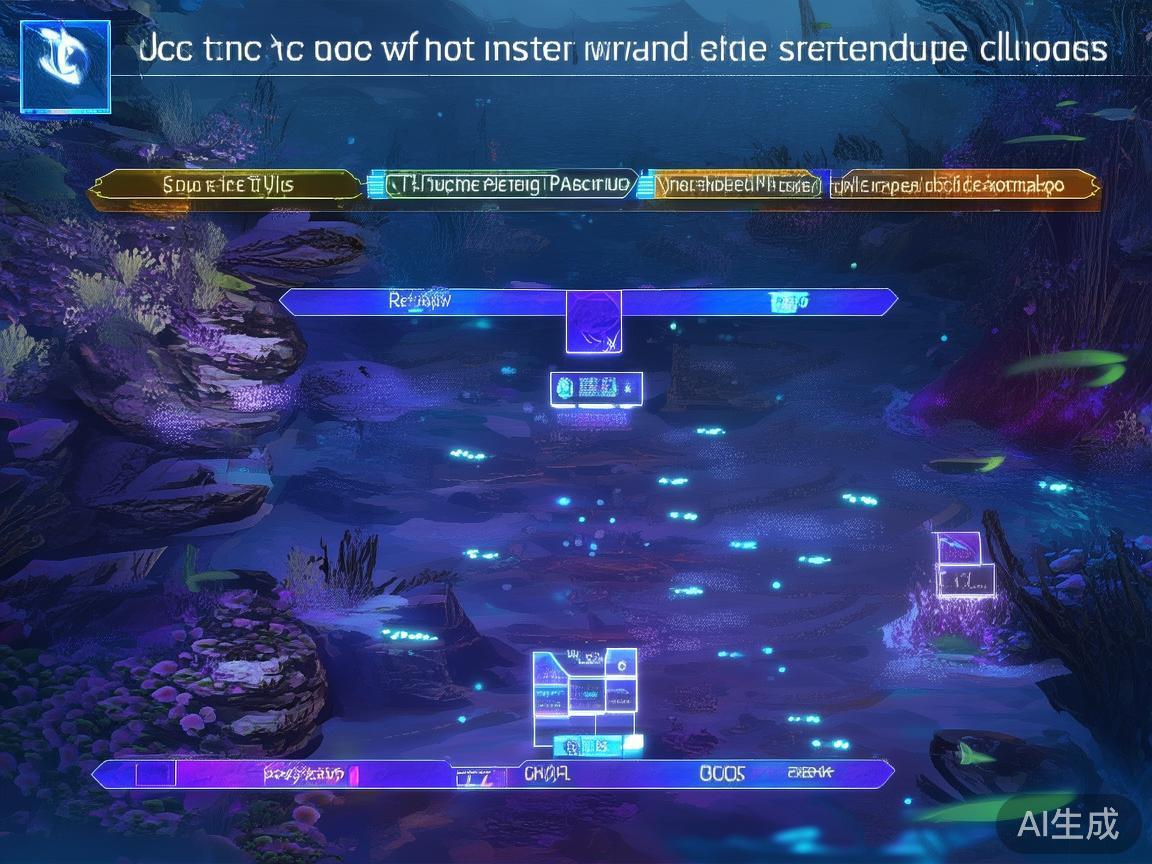Click the dark square slot on the bottom bar
The image size is (1152, 864).
pyautogui.click(x=153, y=773)
